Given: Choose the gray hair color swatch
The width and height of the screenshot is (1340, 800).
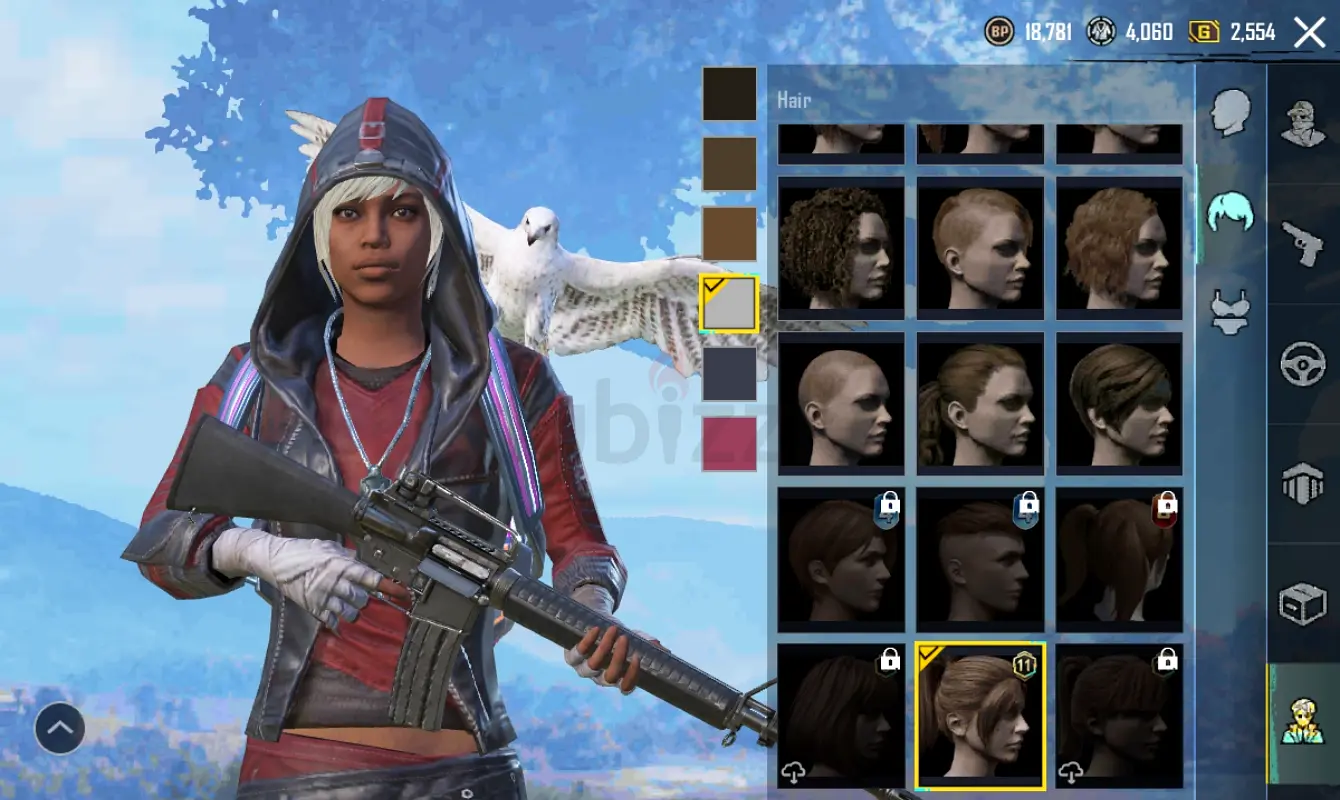Looking at the screenshot, I should [729, 304].
